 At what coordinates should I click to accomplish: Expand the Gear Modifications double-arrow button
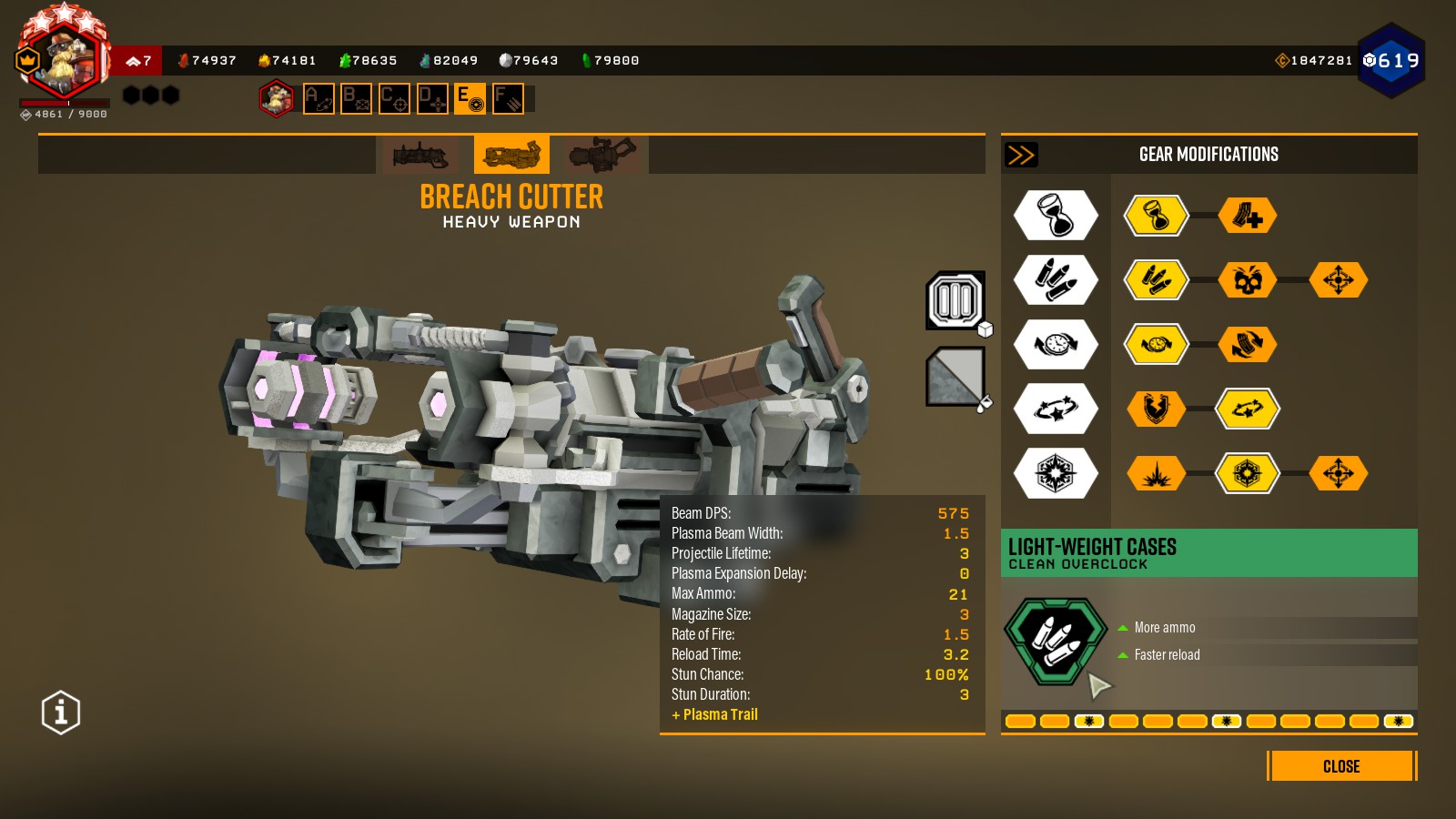[1021, 155]
